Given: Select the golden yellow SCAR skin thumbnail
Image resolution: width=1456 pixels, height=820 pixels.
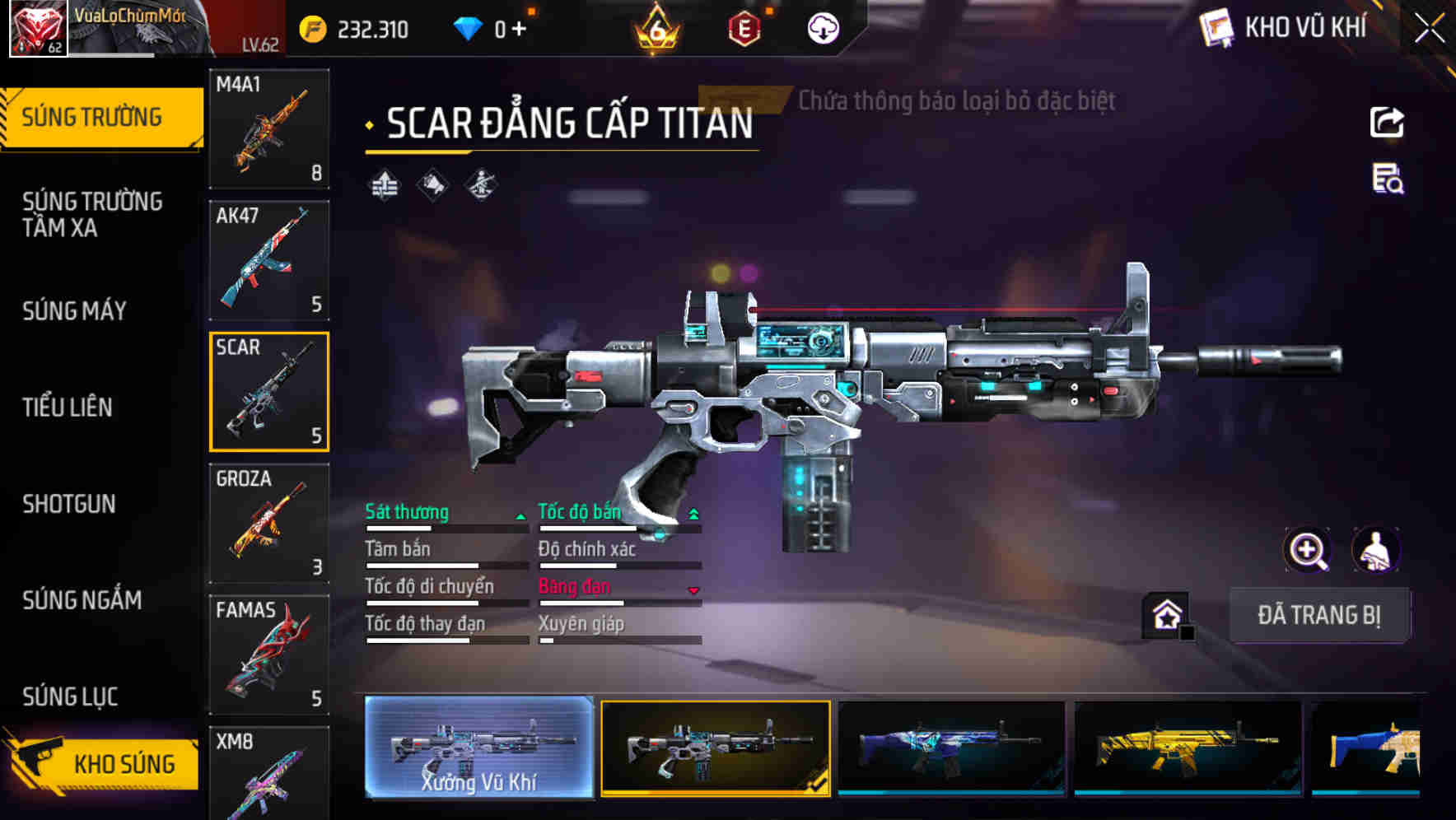Looking at the screenshot, I should [1188, 748].
